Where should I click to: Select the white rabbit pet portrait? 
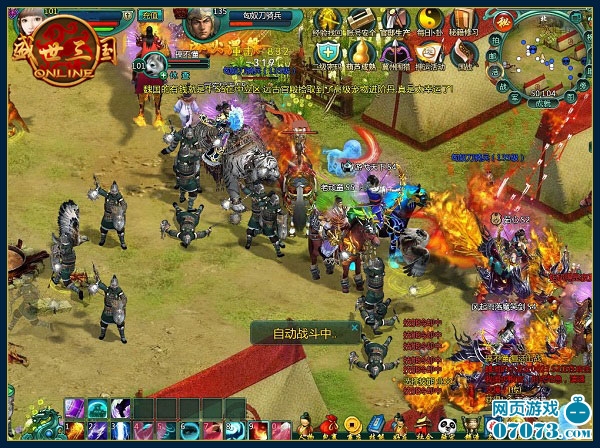click(x=157, y=66)
